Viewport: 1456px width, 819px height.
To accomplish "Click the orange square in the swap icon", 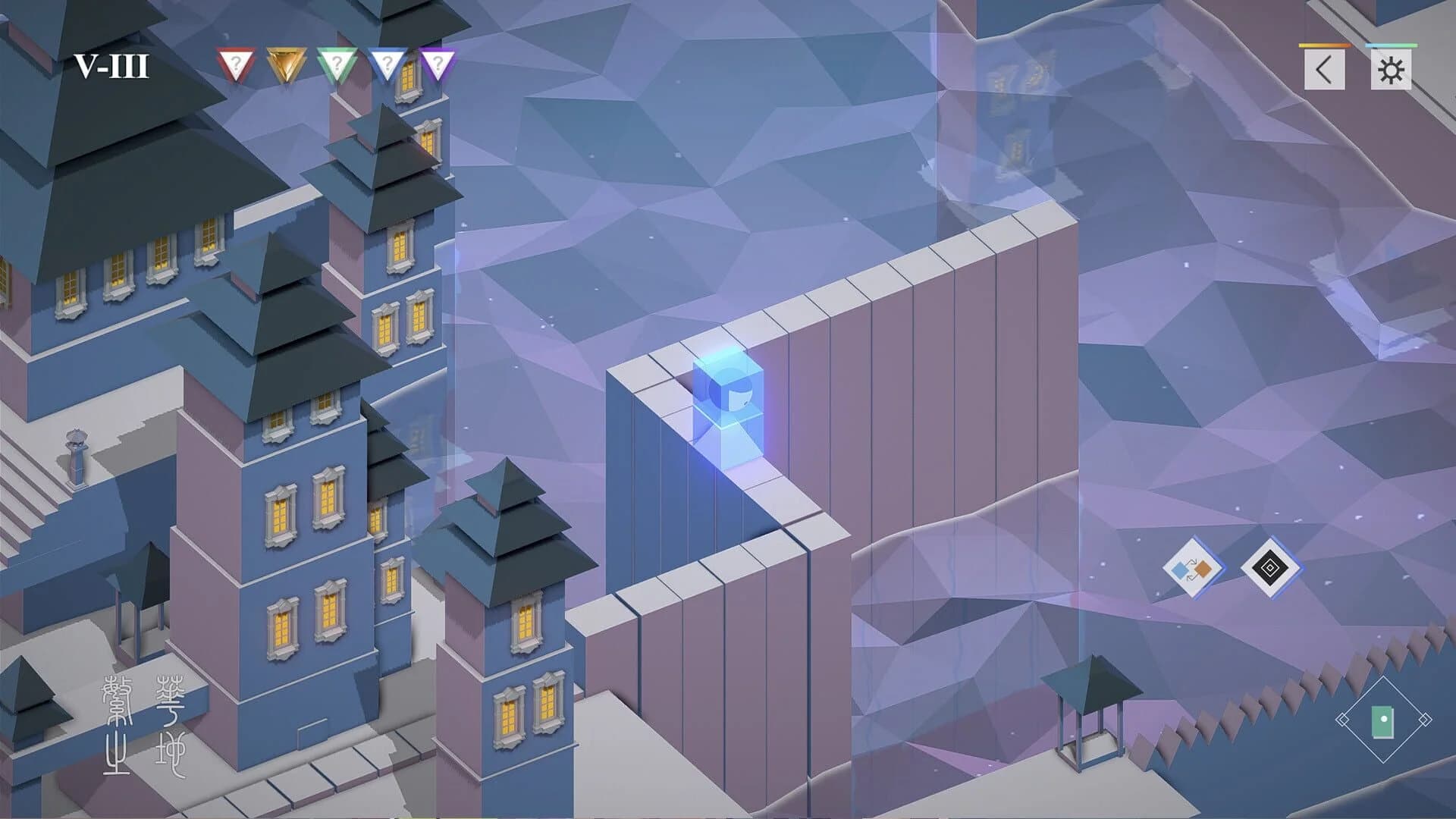I will tap(1202, 569).
